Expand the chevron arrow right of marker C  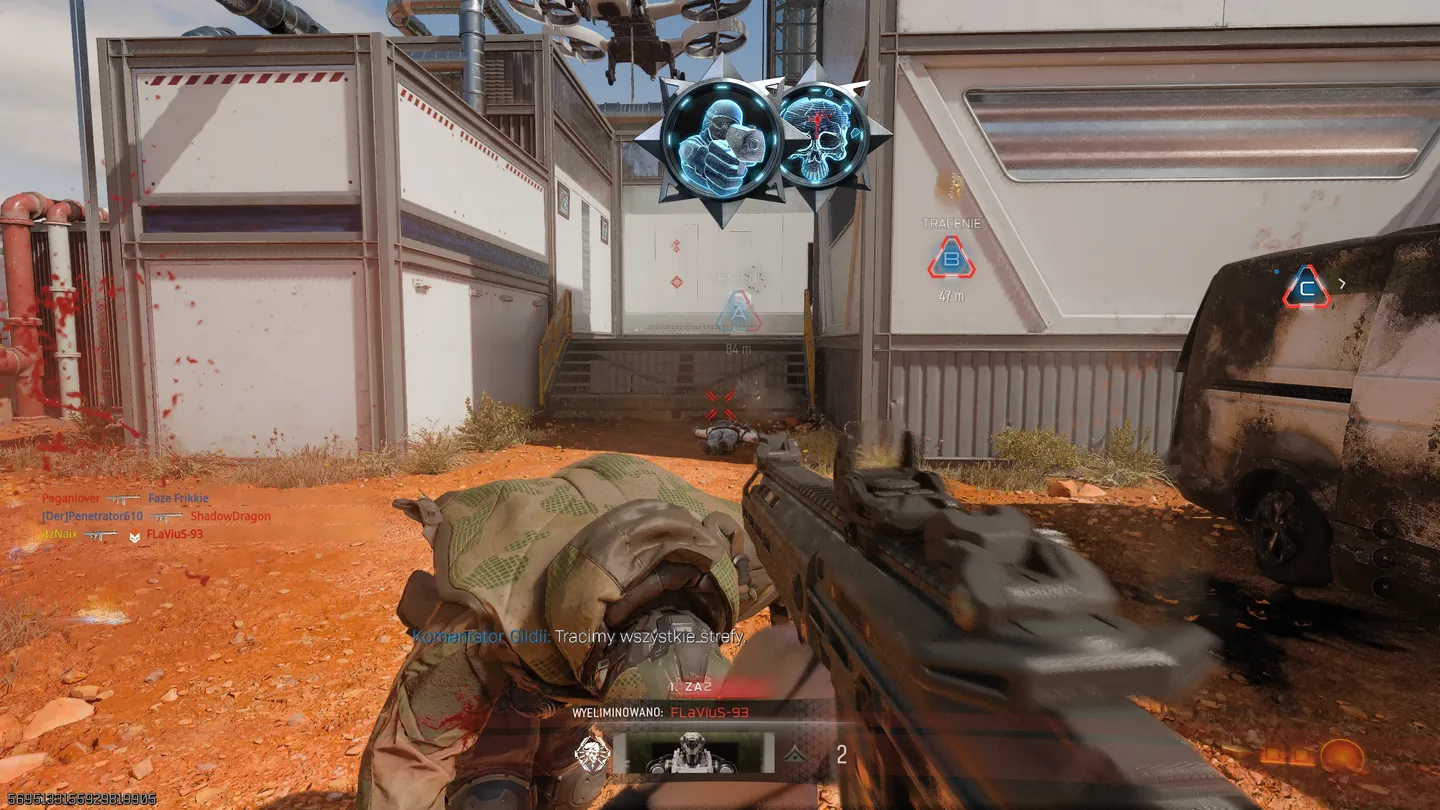tap(1342, 286)
